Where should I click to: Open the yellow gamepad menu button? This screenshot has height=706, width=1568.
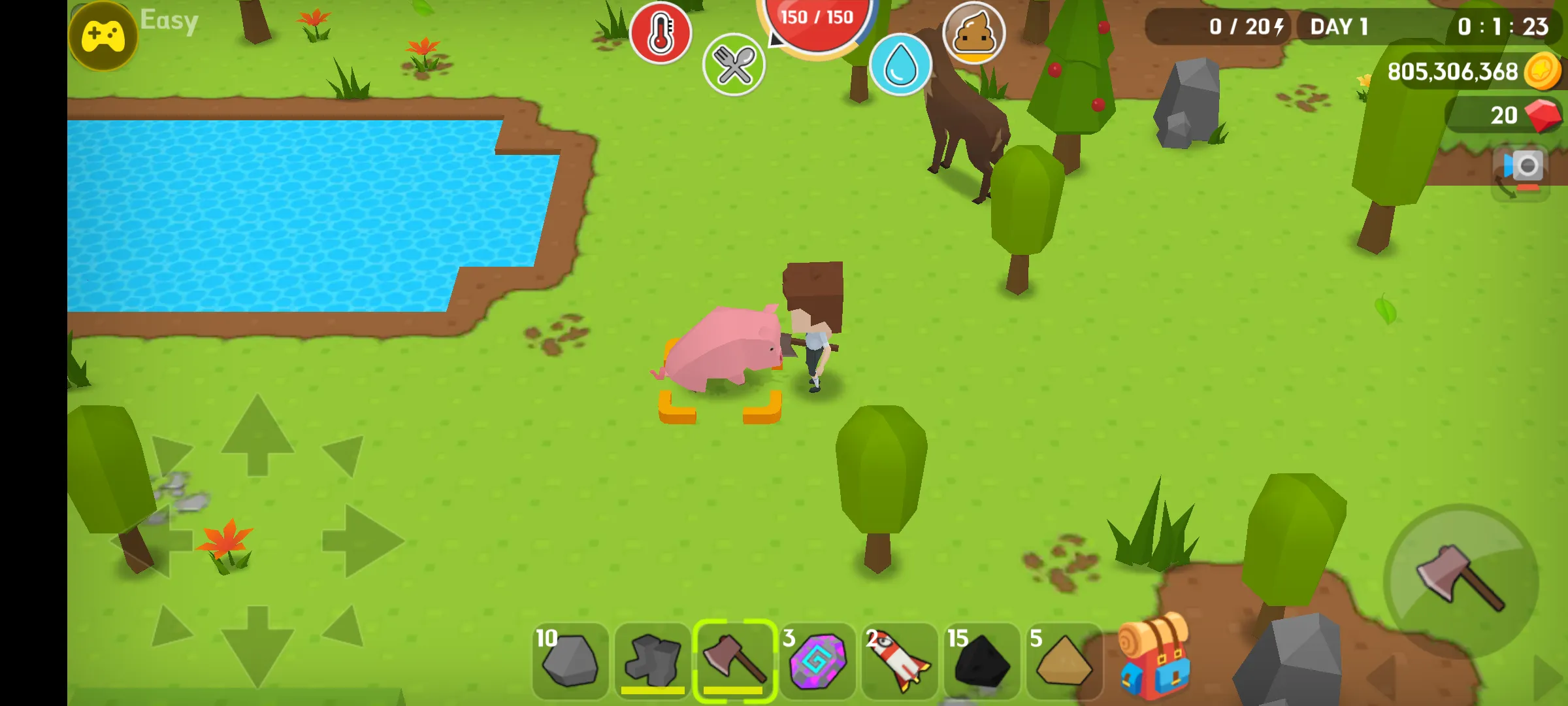(x=103, y=36)
